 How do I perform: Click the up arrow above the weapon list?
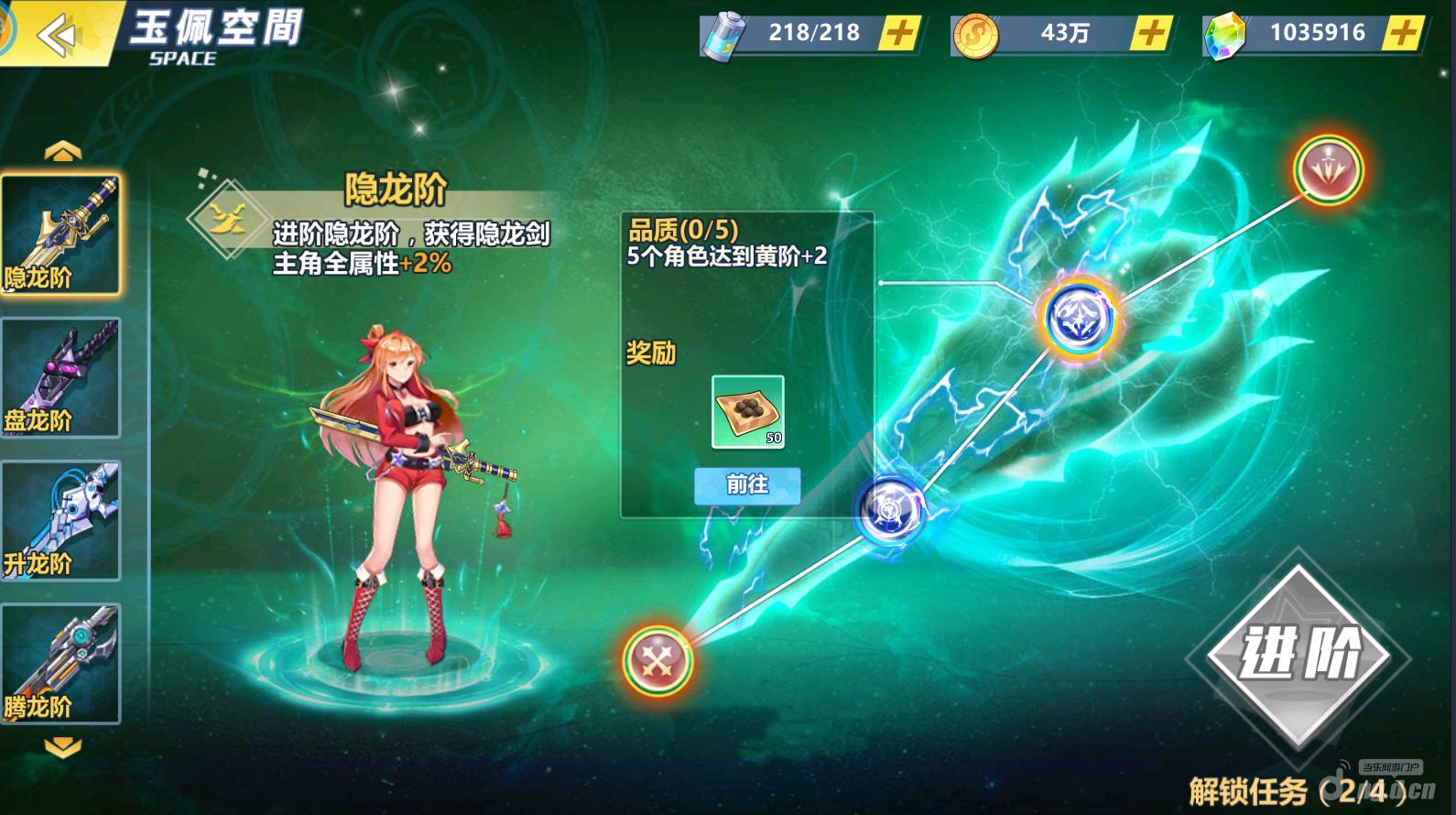[x=62, y=151]
